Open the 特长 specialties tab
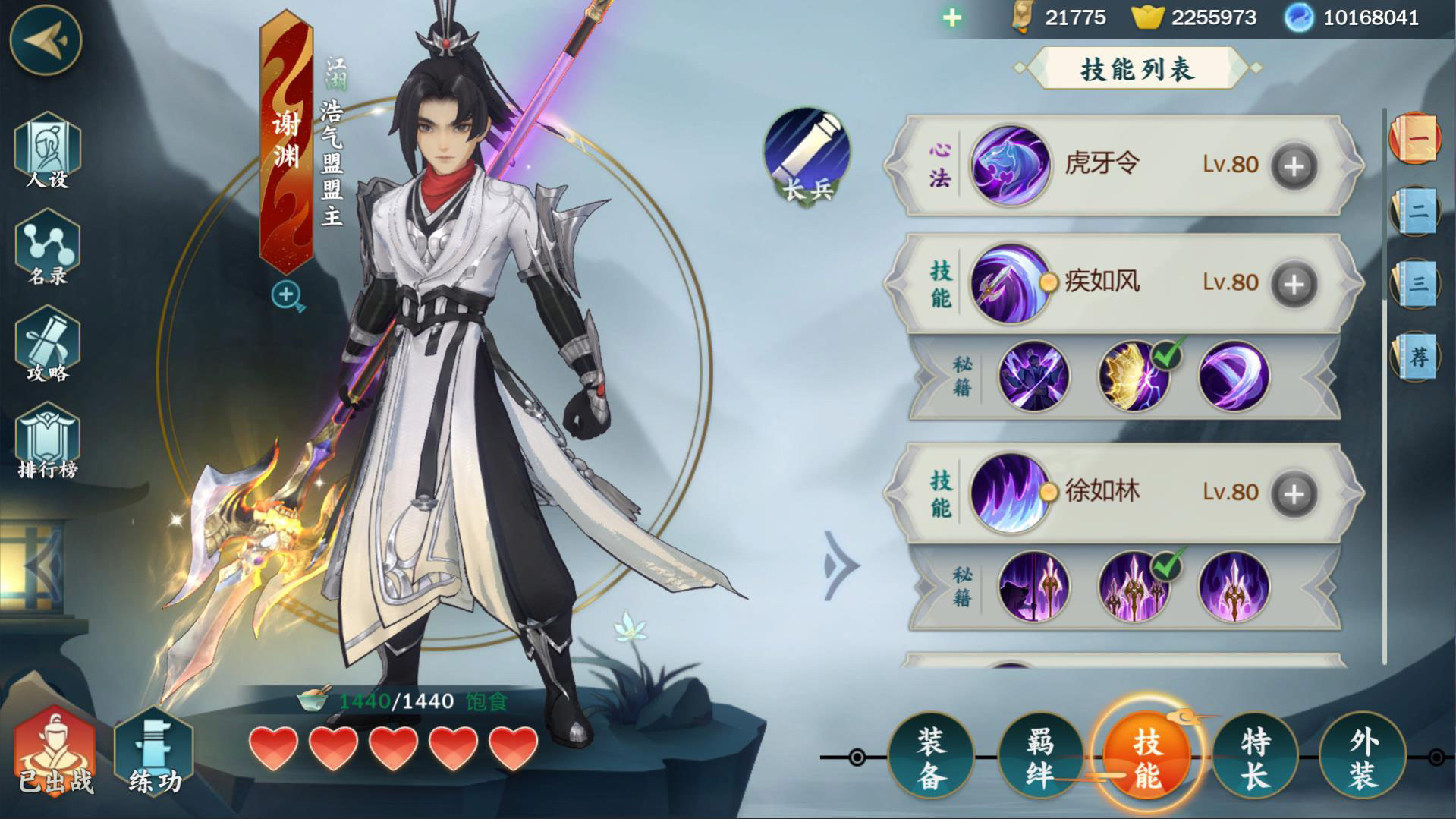 tap(1255, 757)
